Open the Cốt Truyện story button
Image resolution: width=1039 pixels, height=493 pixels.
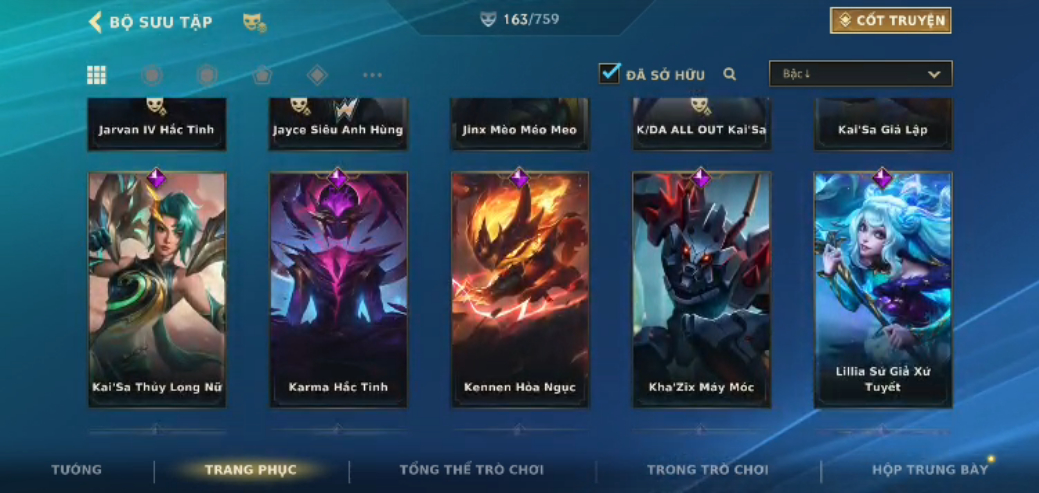890,21
